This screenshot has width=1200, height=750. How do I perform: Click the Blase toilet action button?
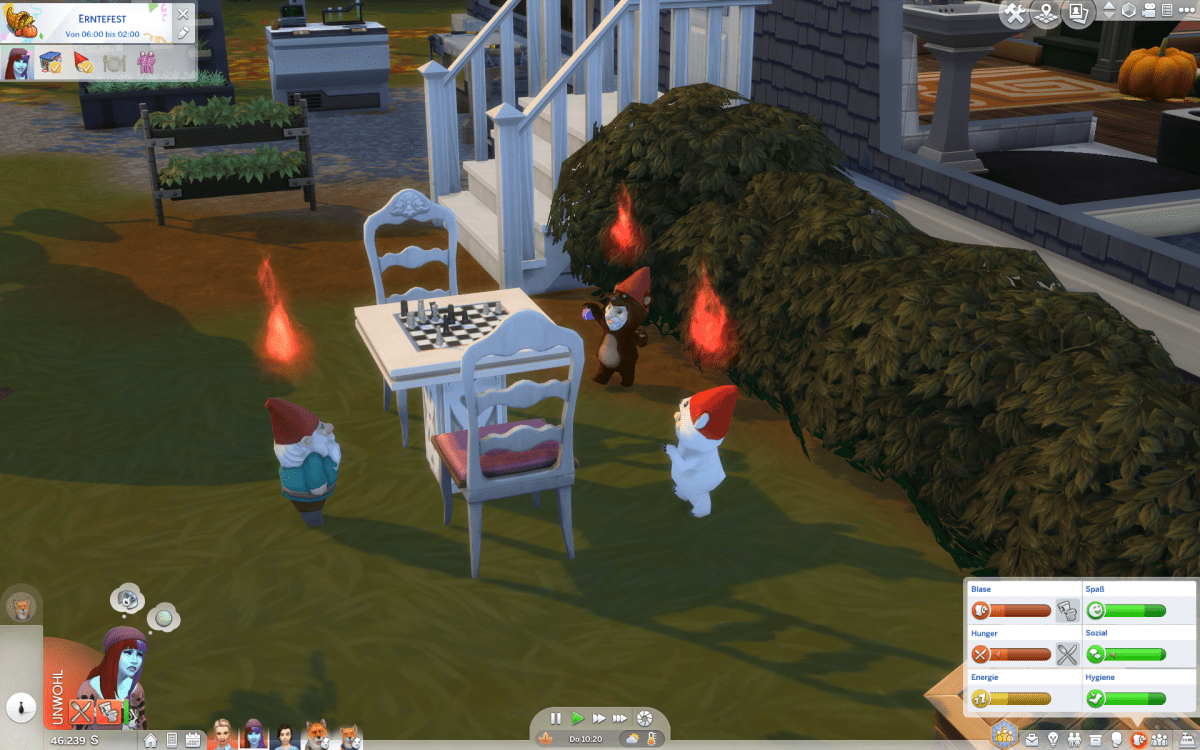(1067, 610)
